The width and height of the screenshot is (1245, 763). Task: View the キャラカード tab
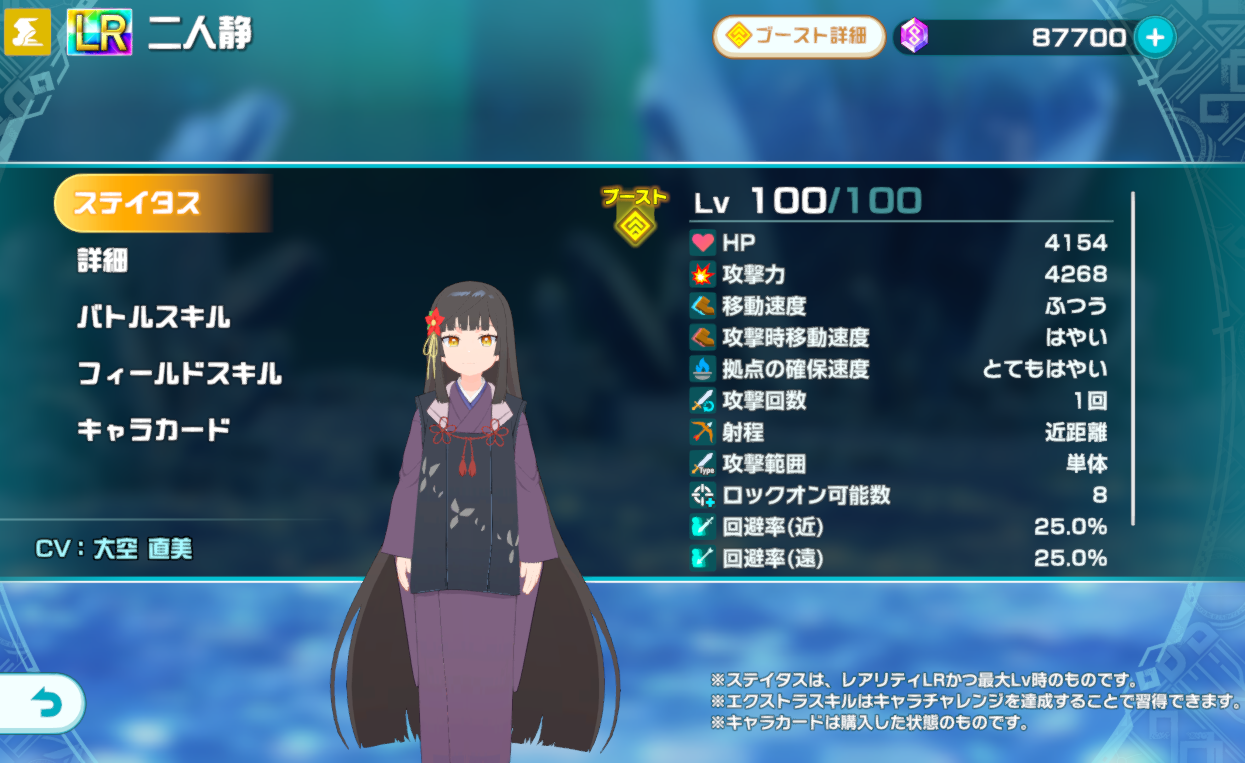tap(154, 430)
